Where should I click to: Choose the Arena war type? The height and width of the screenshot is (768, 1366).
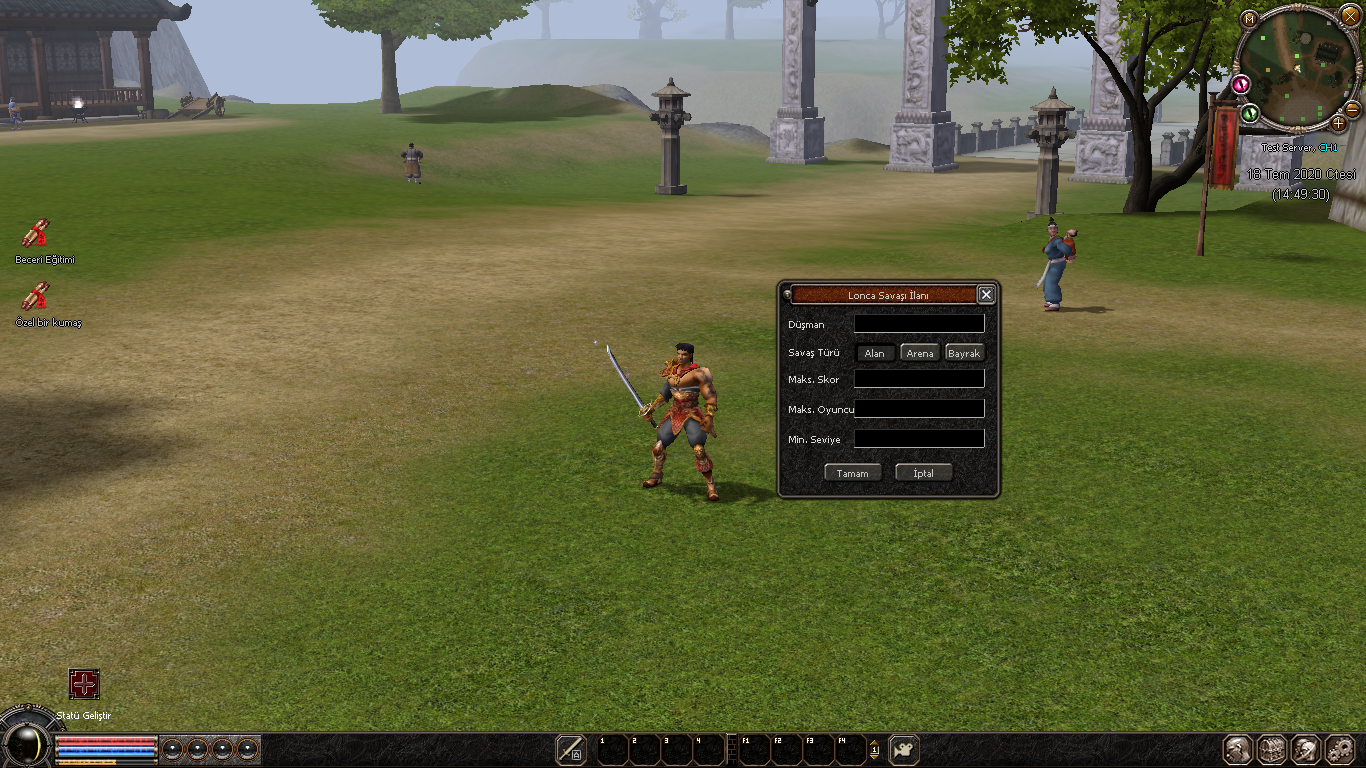pos(920,353)
